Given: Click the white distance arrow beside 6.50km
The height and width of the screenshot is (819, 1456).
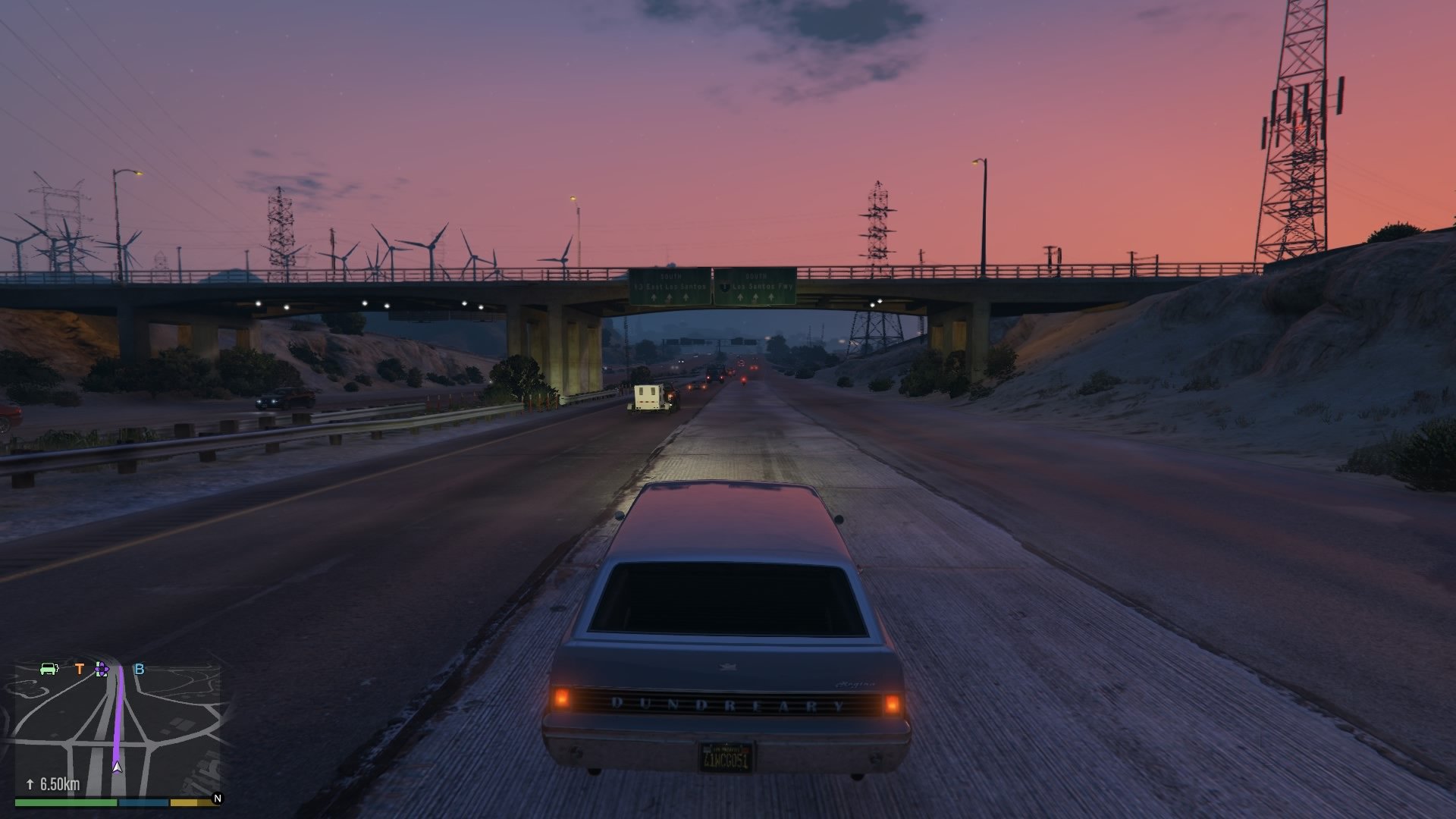Looking at the screenshot, I should pyautogui.click(x=30, y=783).
